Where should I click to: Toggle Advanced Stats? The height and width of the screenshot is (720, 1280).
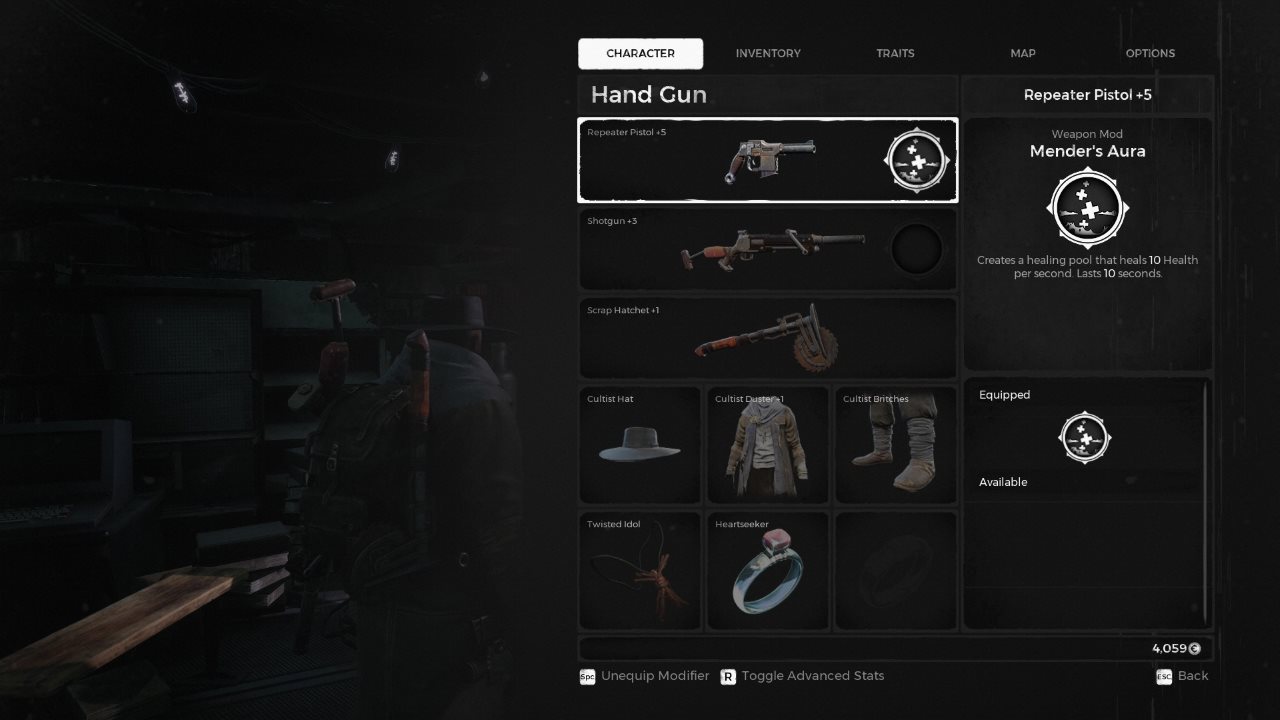(x=802, y=676)
